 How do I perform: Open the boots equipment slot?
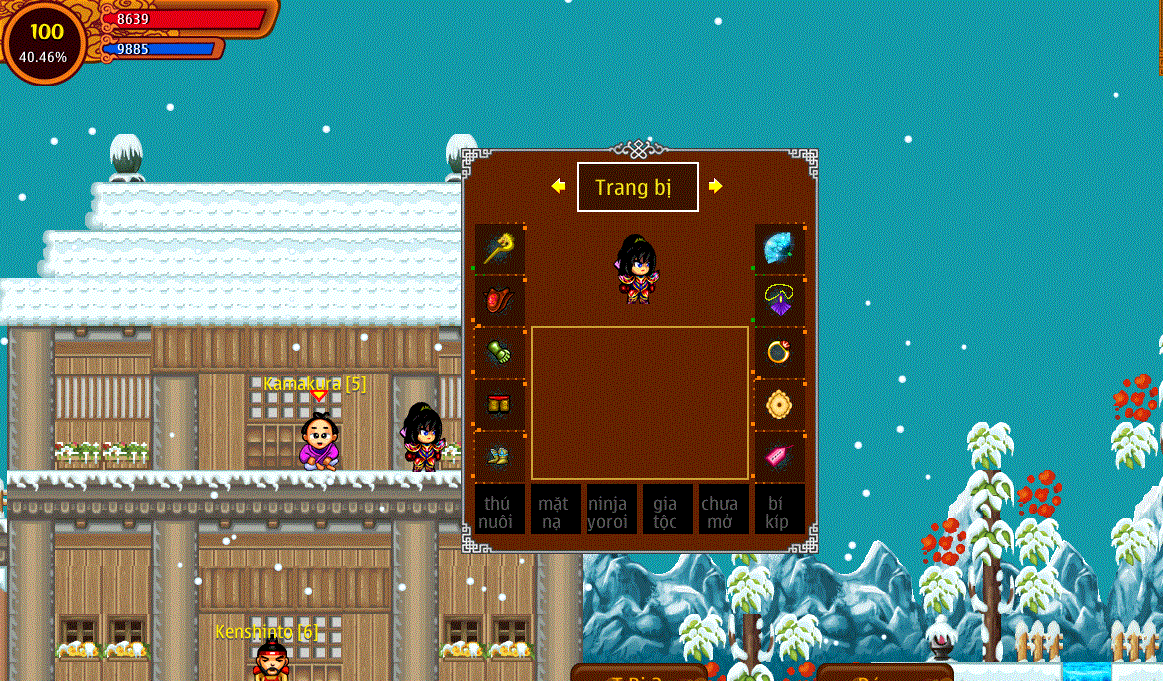(x=500, y=456)
